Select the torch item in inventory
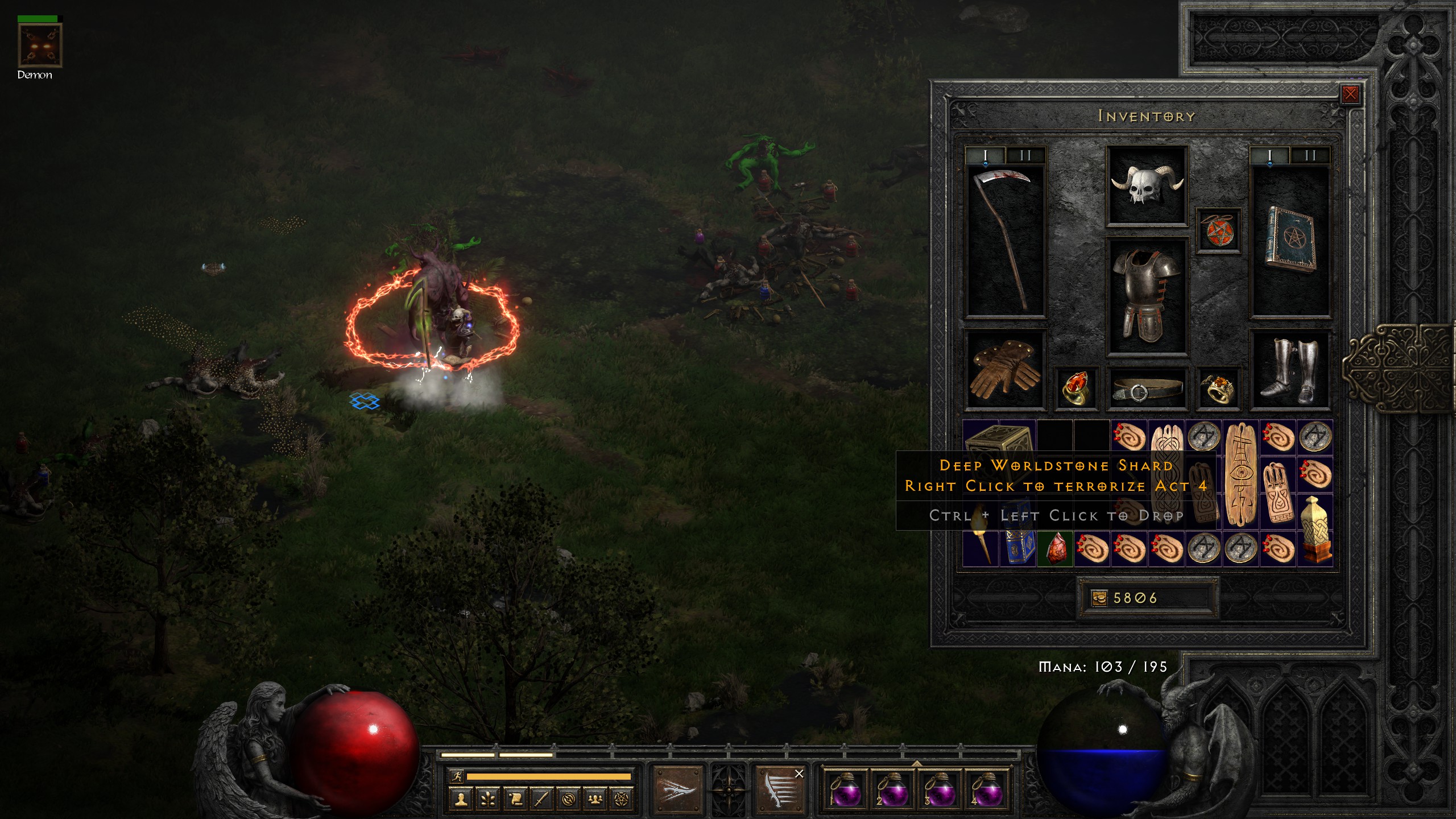The width and height of the screenshot is (1456, 819). (x=981, y=546)
